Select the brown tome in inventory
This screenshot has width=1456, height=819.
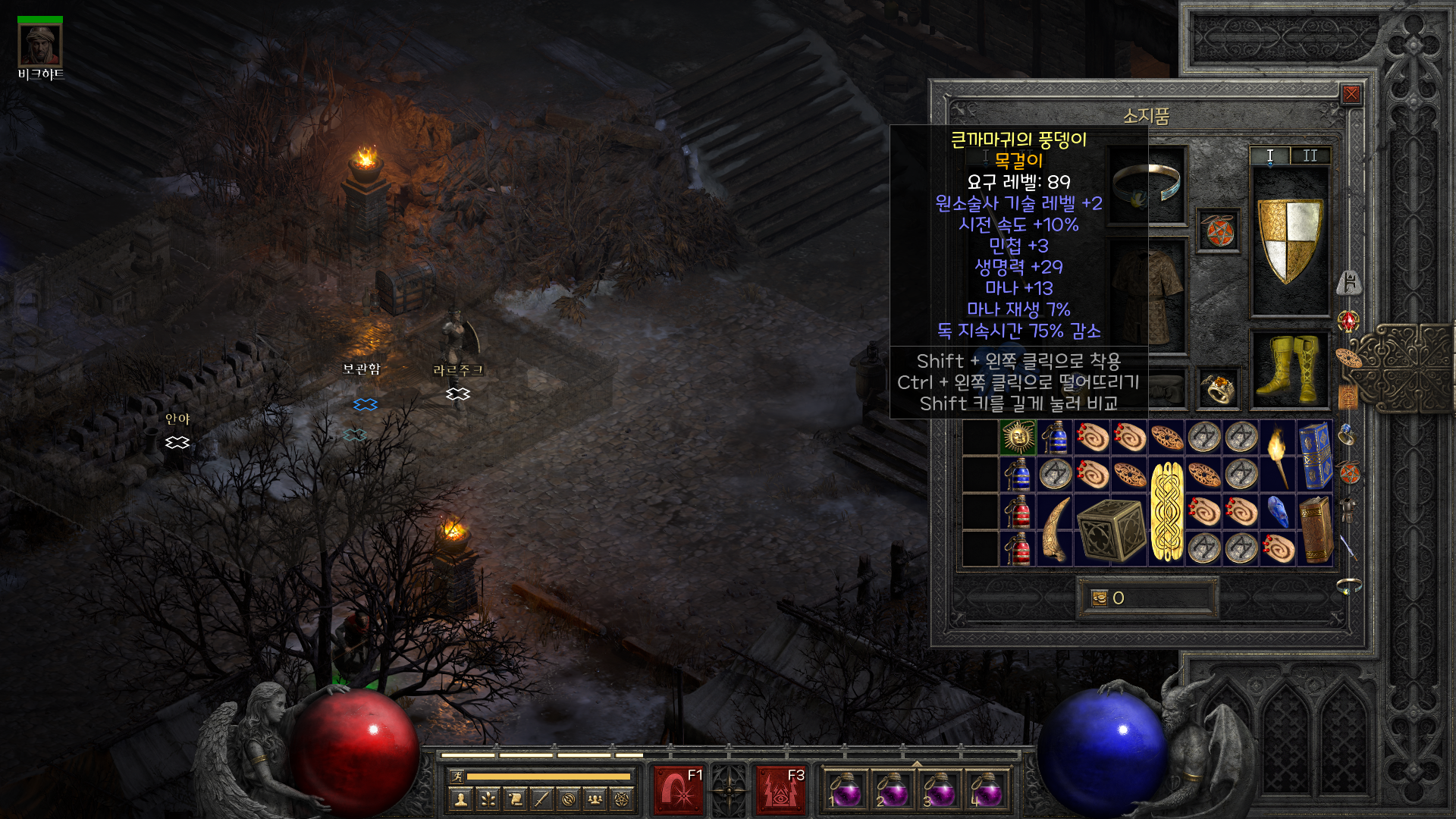tap(1315, 529)
